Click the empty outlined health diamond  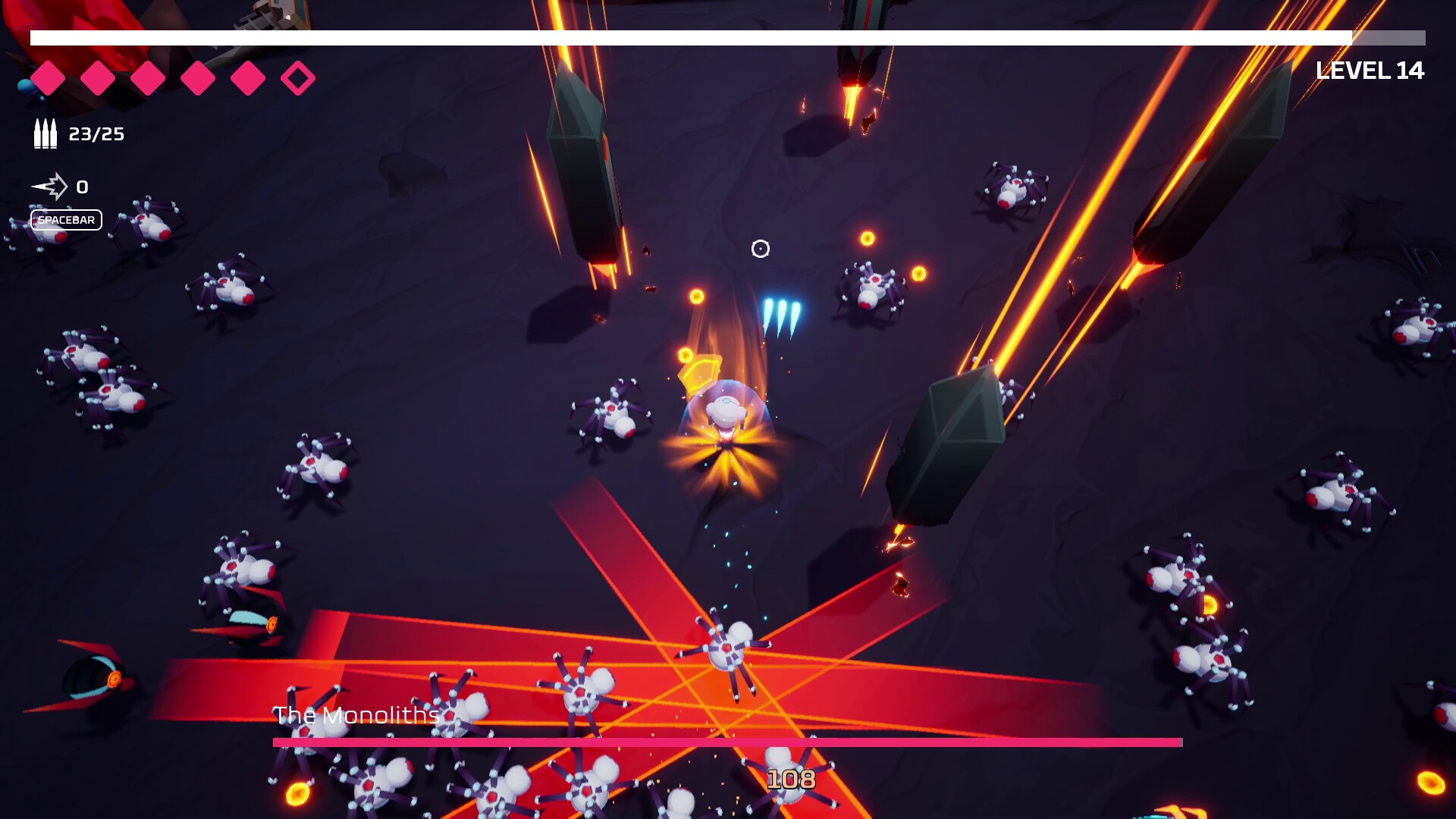pyautogui.click(x=298, y=77)
